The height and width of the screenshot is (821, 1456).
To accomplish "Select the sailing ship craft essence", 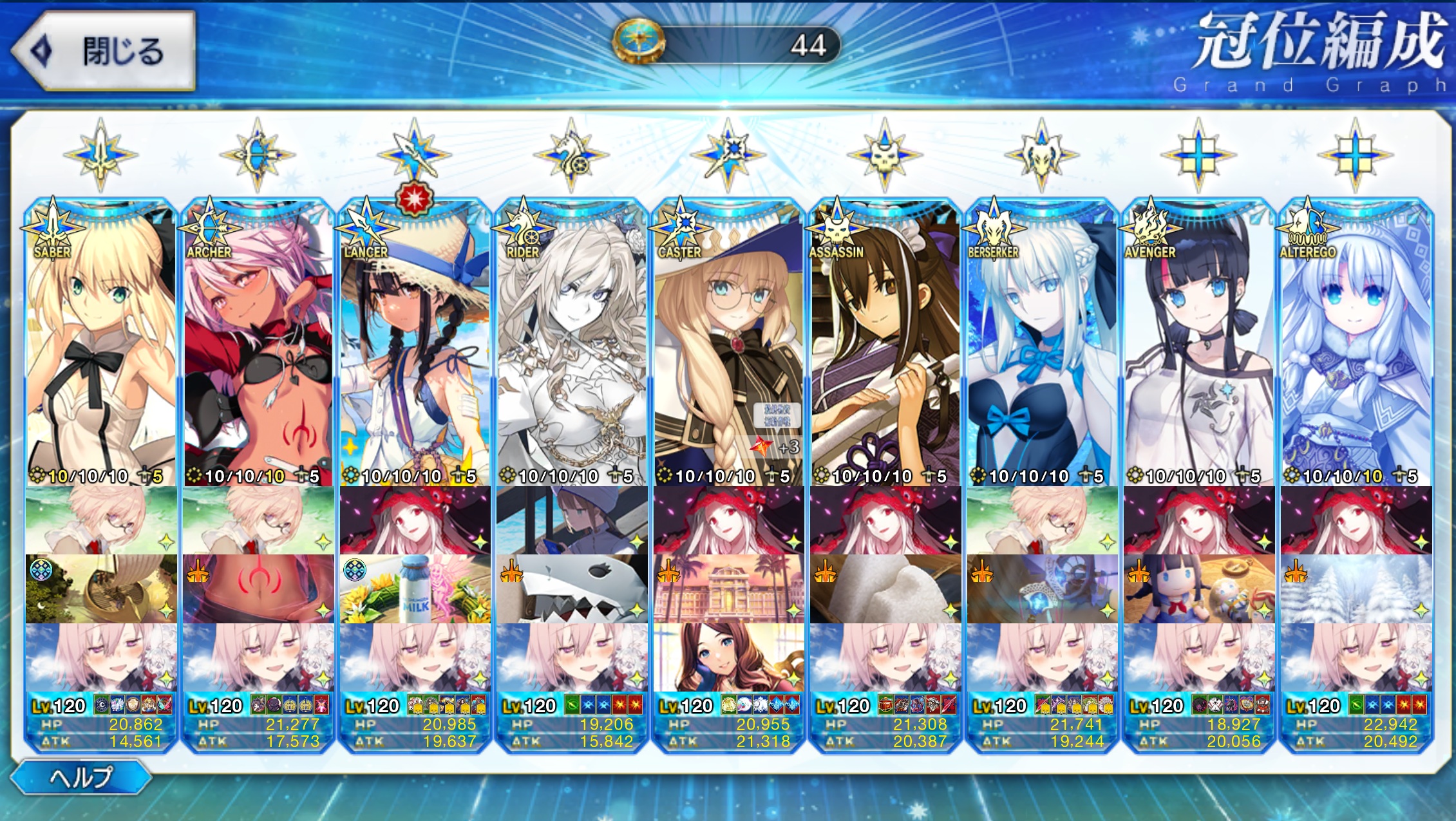I will (x=101, y=589).
